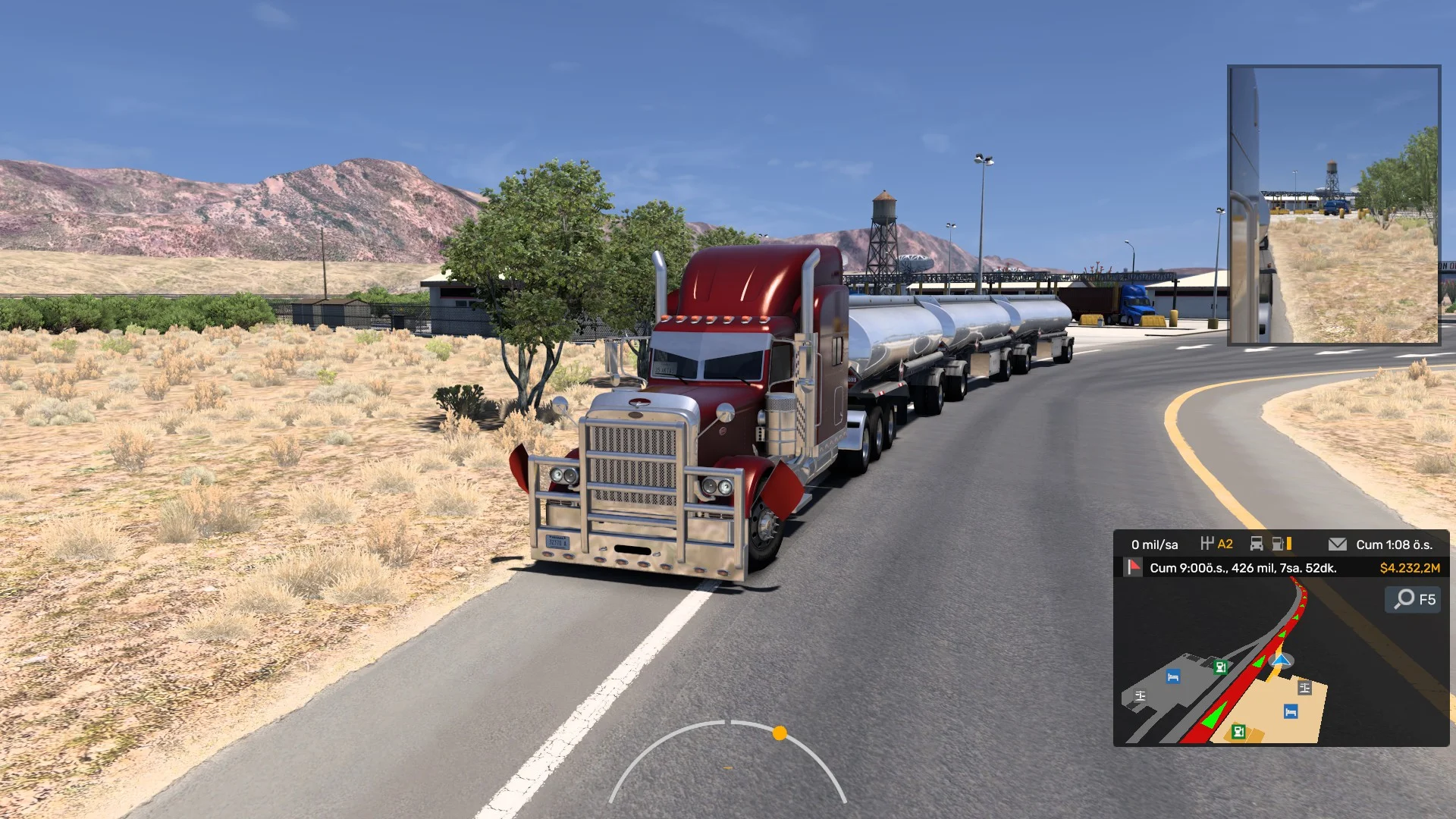Screen dimensions: 1456x819
Task: Select the gas station marker on gray lot
Action: (x=1220, y=667)
